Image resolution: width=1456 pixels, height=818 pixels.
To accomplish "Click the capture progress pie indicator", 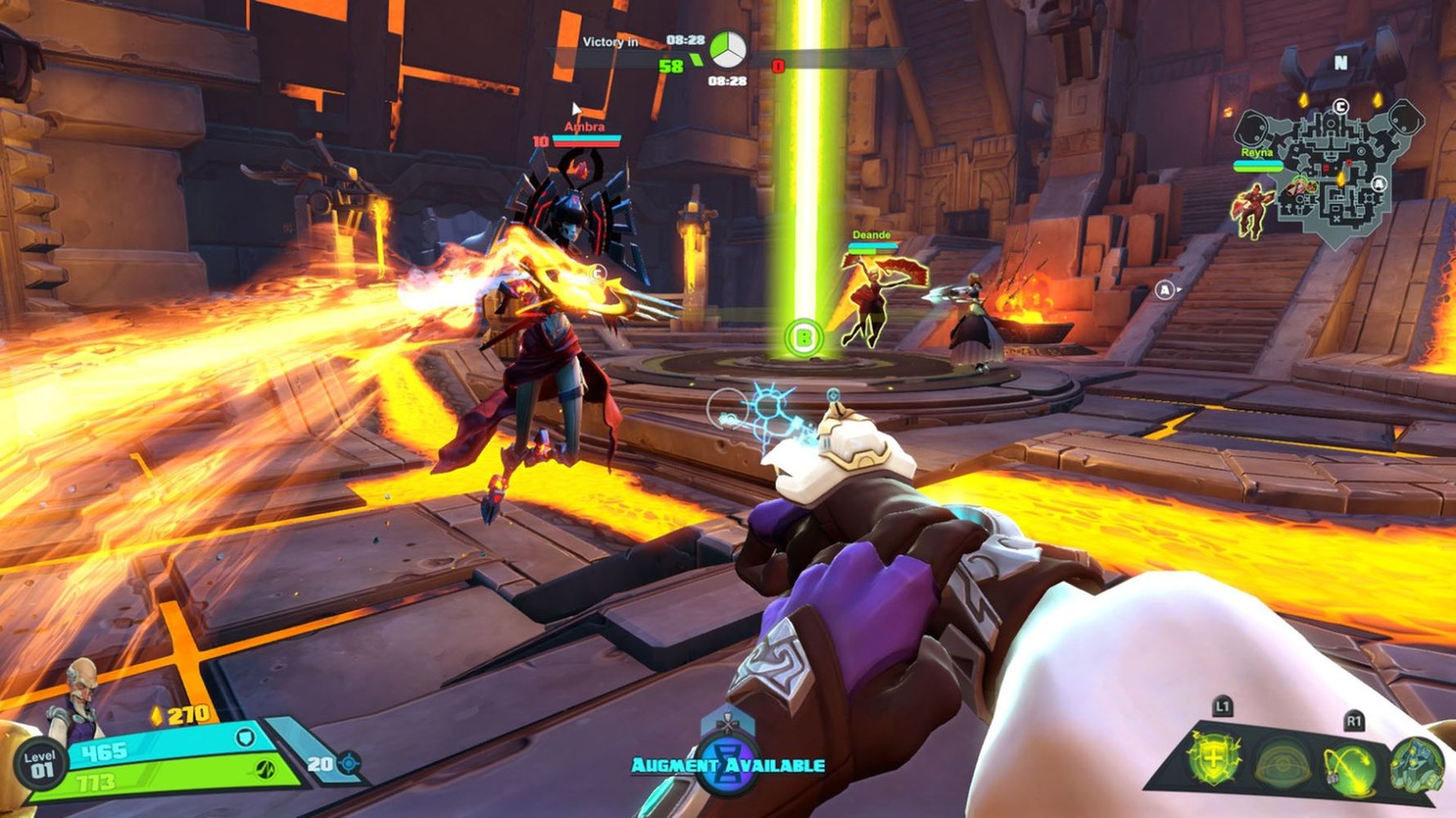I will [x=727, y=51].
